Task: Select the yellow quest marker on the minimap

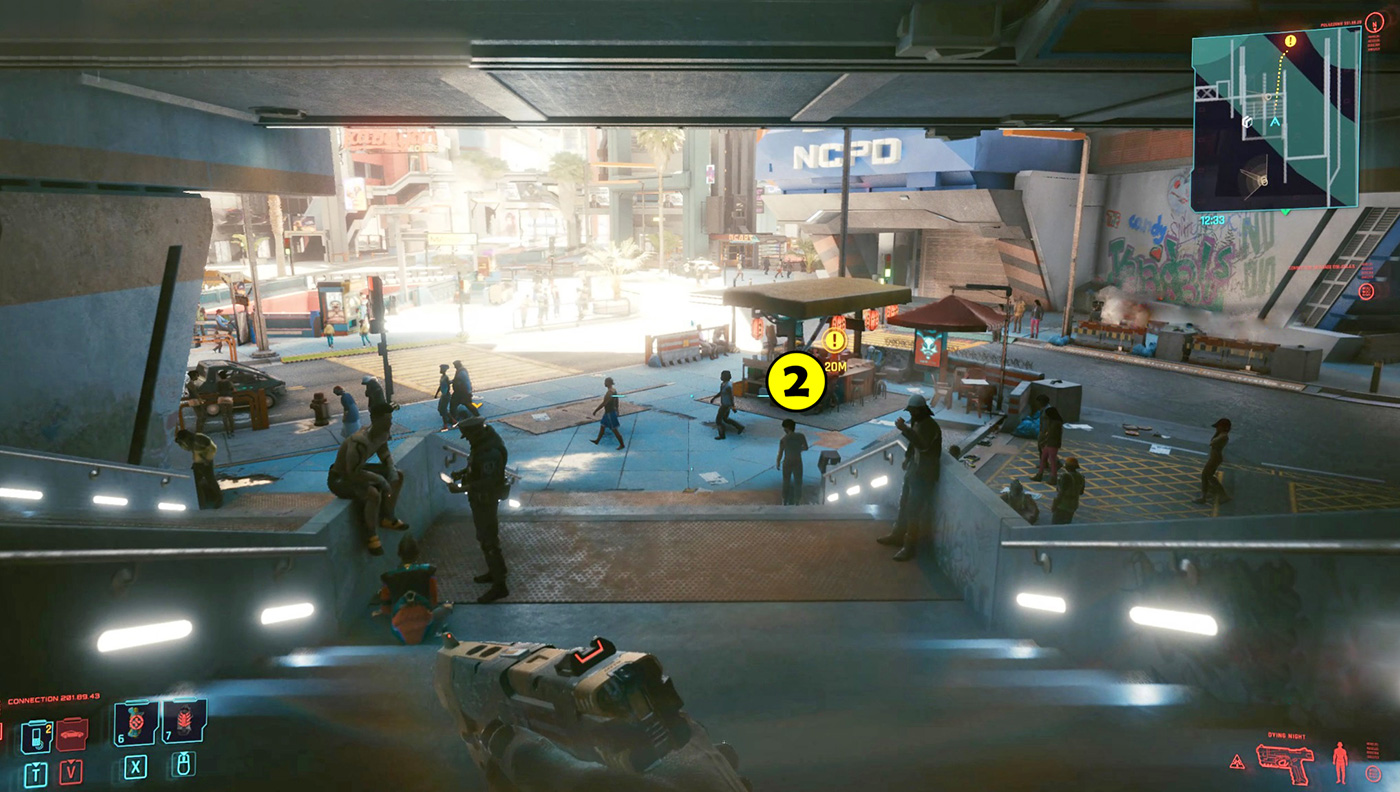Action: (x=1290, y=42)
